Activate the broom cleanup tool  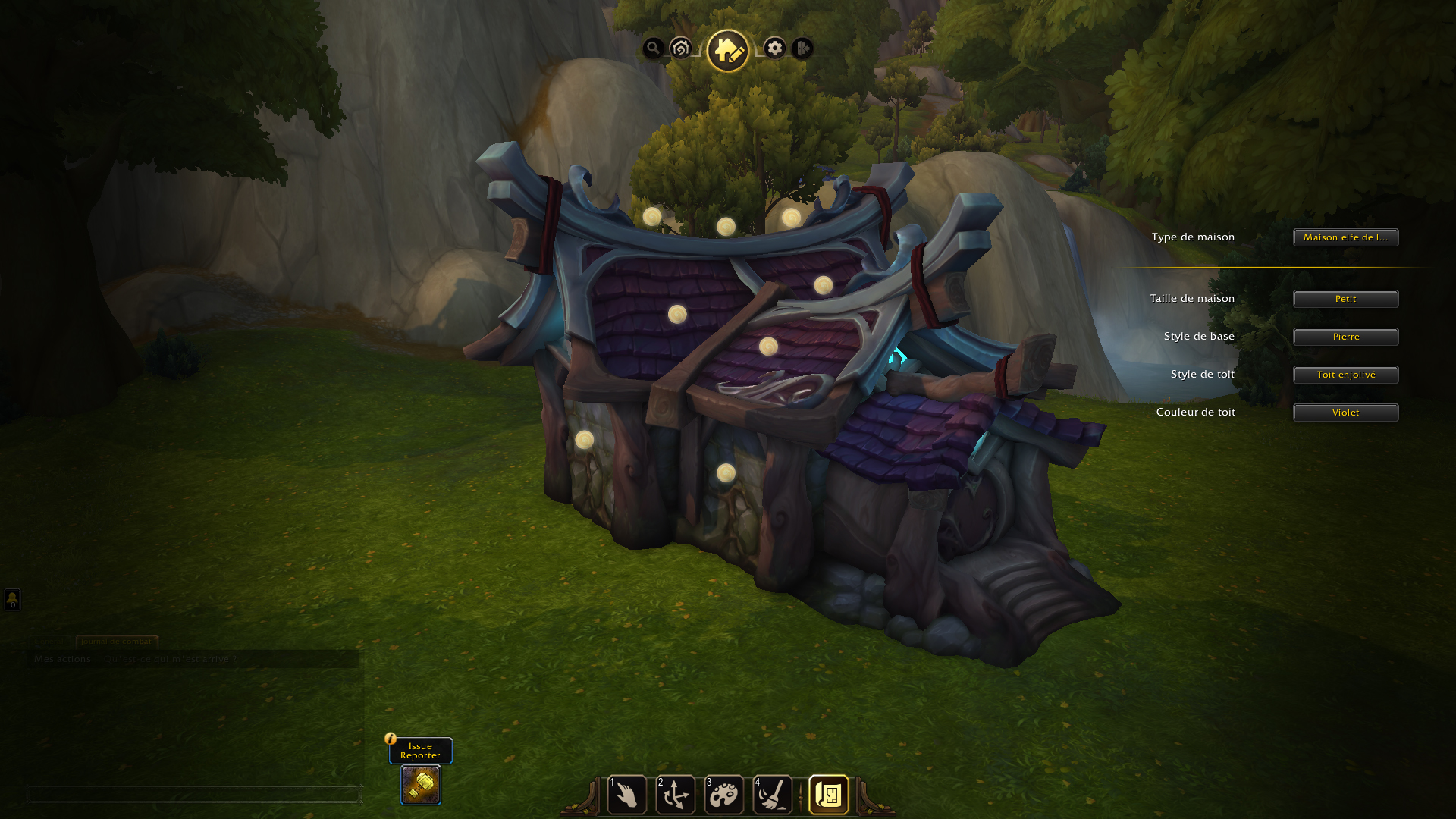click(x=773, y=795)
